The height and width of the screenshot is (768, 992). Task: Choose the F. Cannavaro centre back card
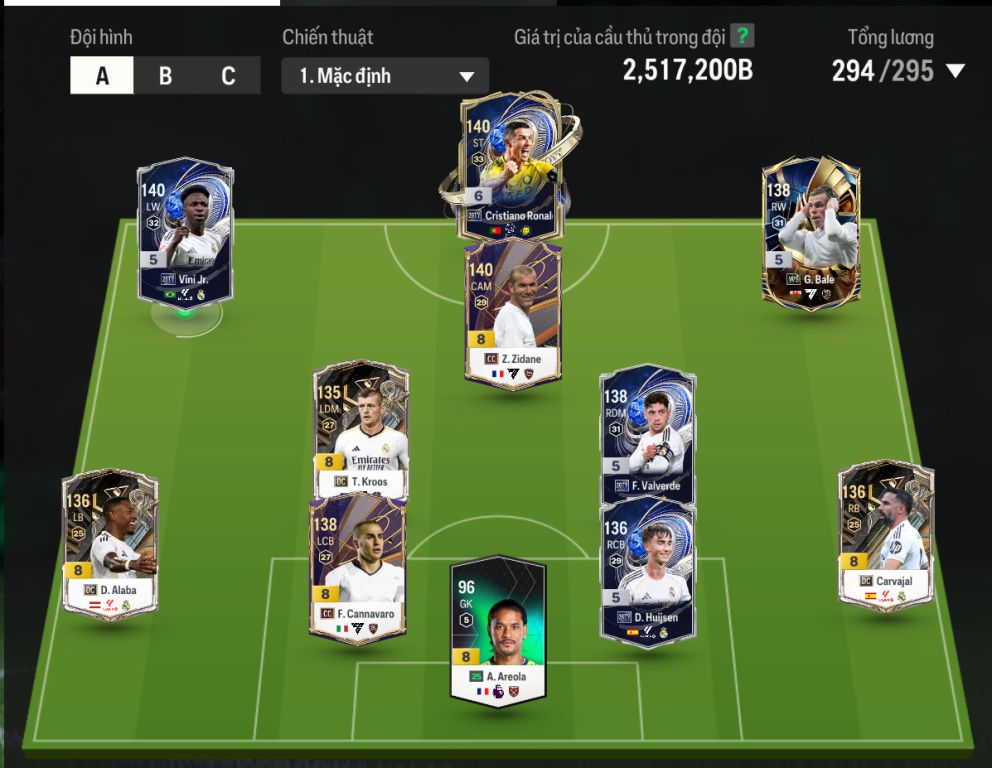[x=358, y=567]
